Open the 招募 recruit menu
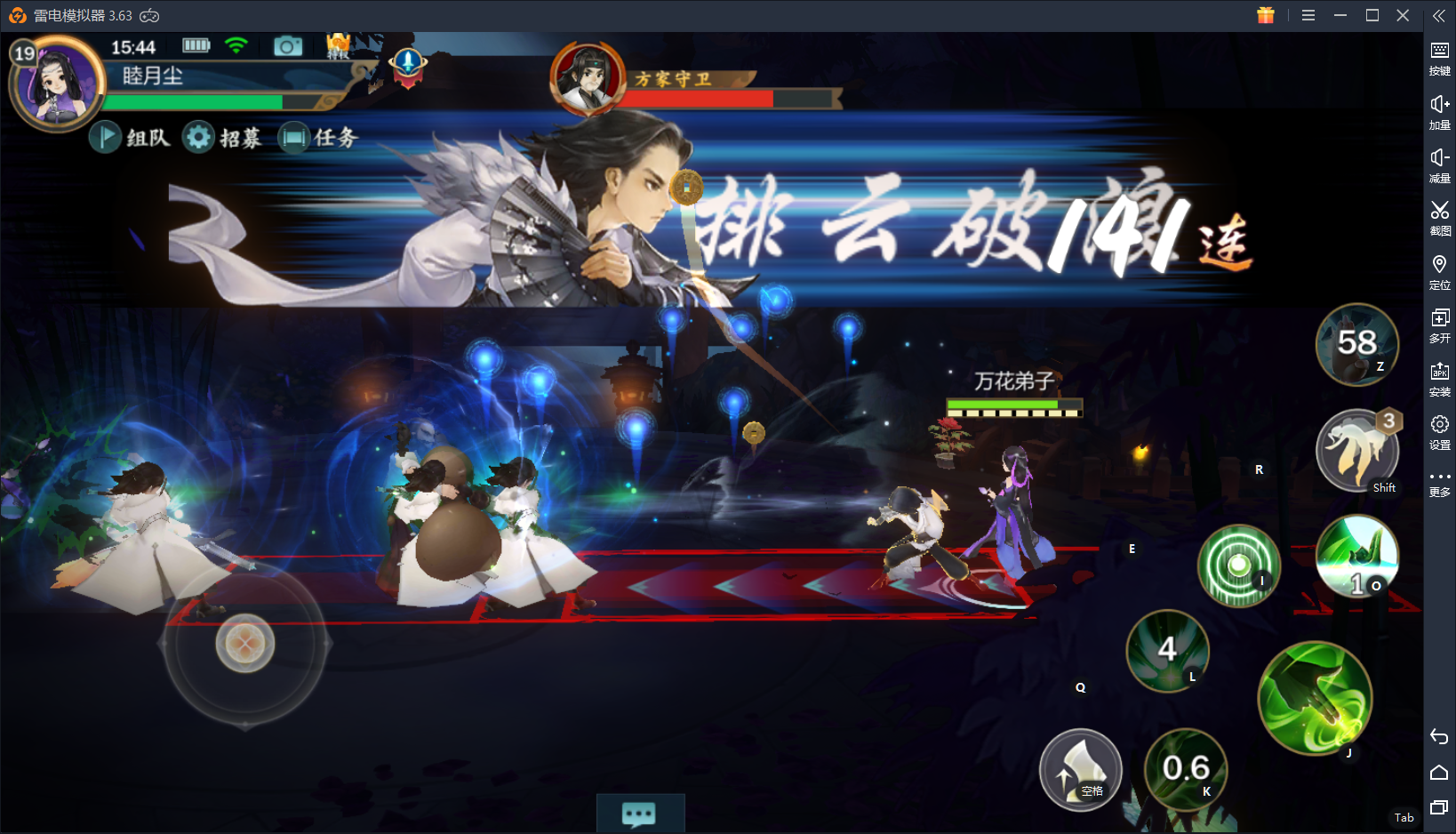The width and height of the screenshot is (1456, 834). click(223, 137)
